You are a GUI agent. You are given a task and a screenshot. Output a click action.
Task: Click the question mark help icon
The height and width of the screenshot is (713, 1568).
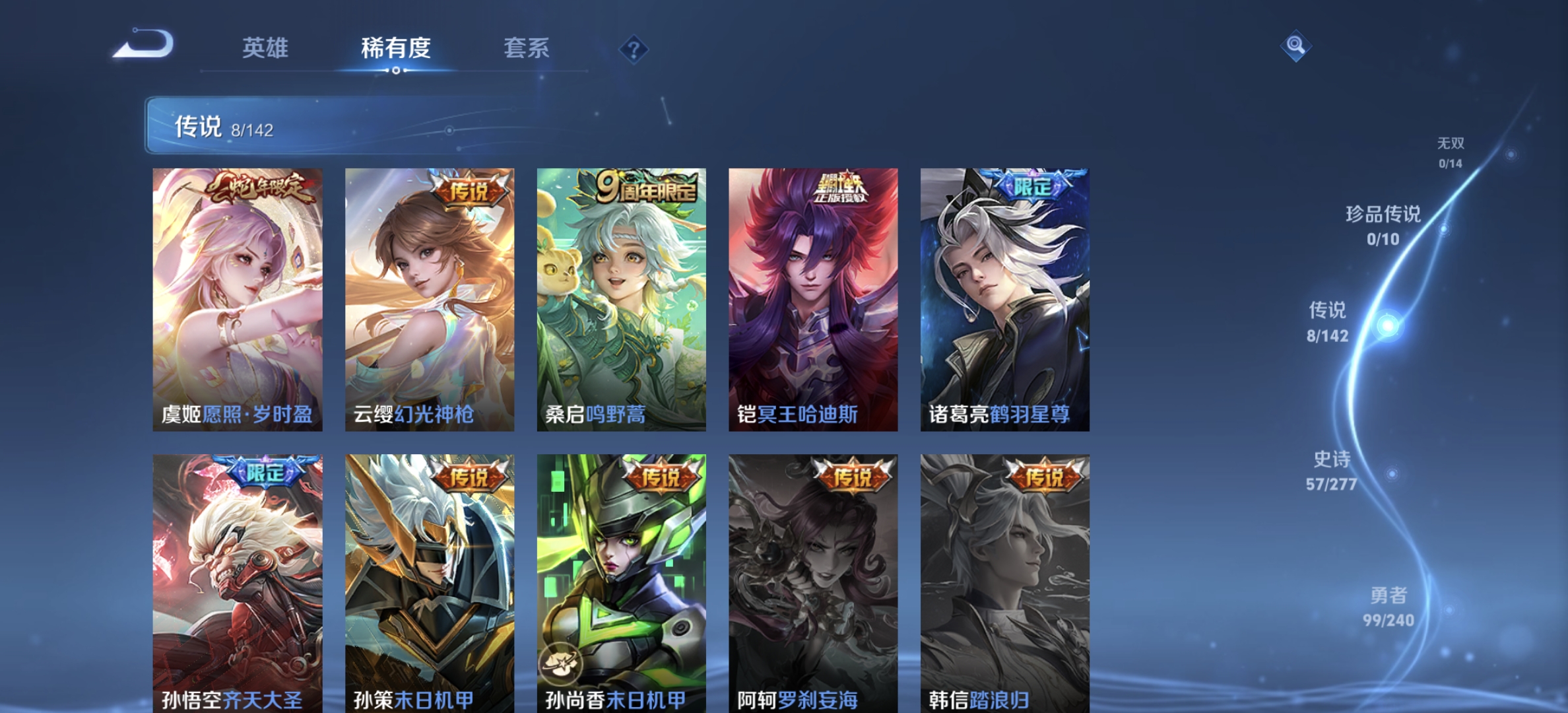pyautogui.click(x=632, y=50)
